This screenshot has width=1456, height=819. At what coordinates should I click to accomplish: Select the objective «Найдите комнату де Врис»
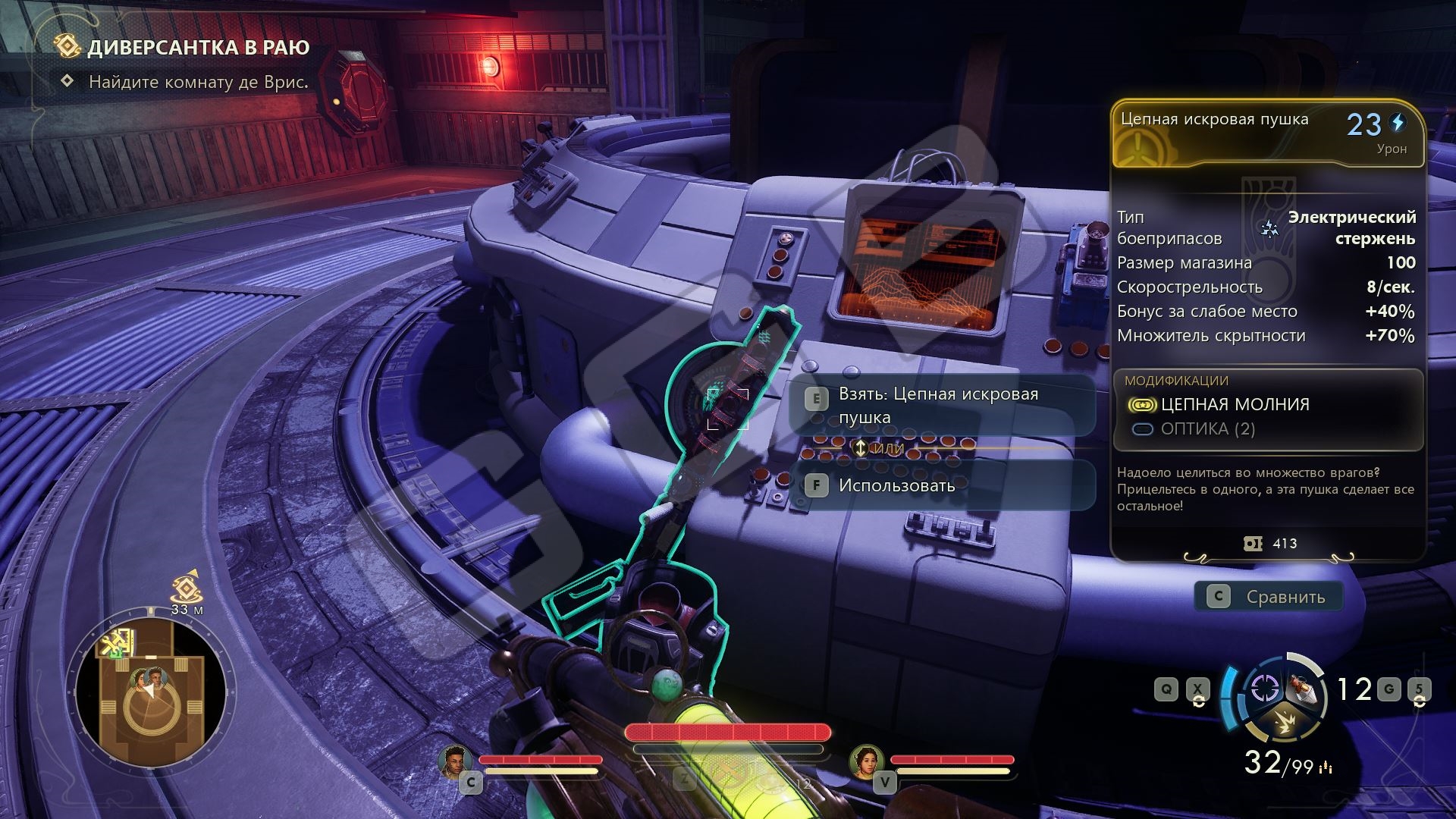pyautogui.click(x=198, y=82)
